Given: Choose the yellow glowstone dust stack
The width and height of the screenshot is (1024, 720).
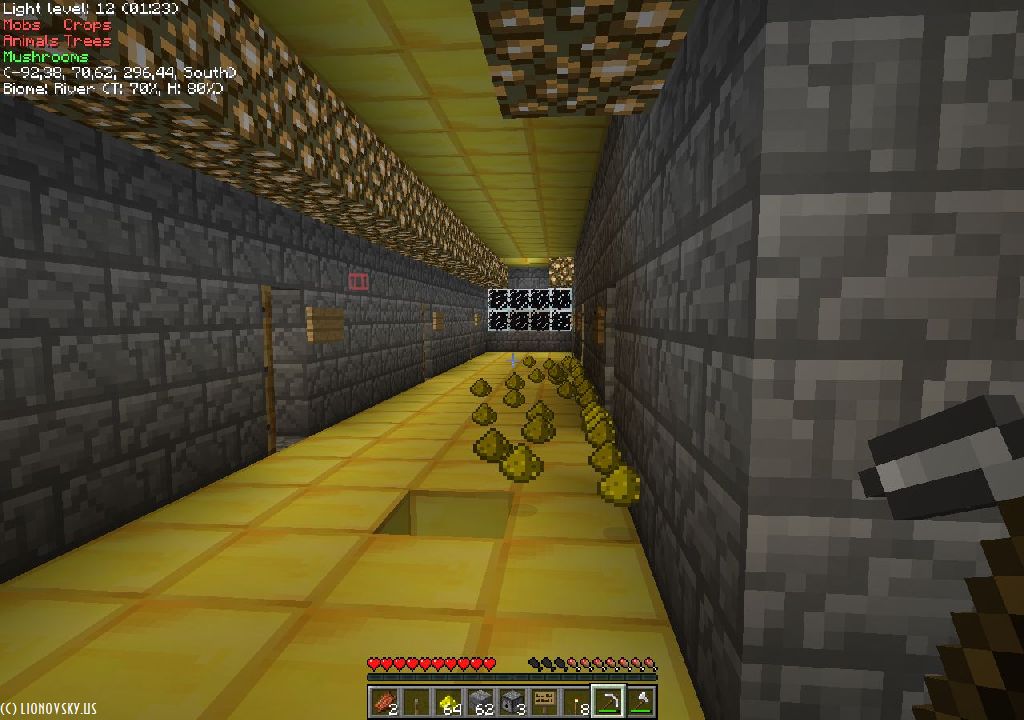Looking at the screenshot, I should [448, 702].
